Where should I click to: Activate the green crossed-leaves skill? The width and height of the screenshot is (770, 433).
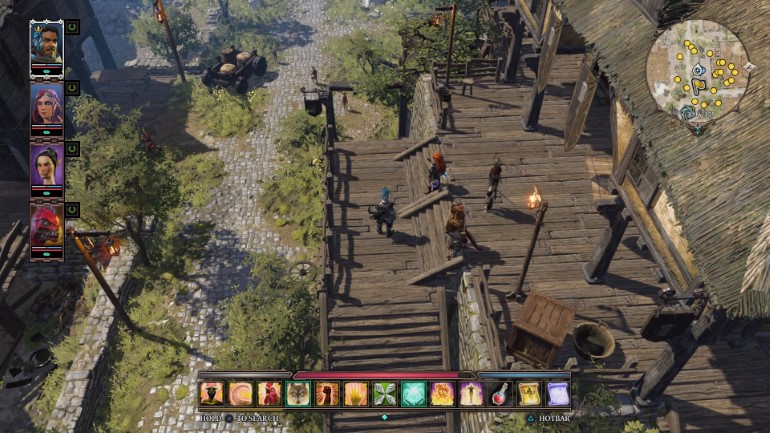click(x=385, y=394)
